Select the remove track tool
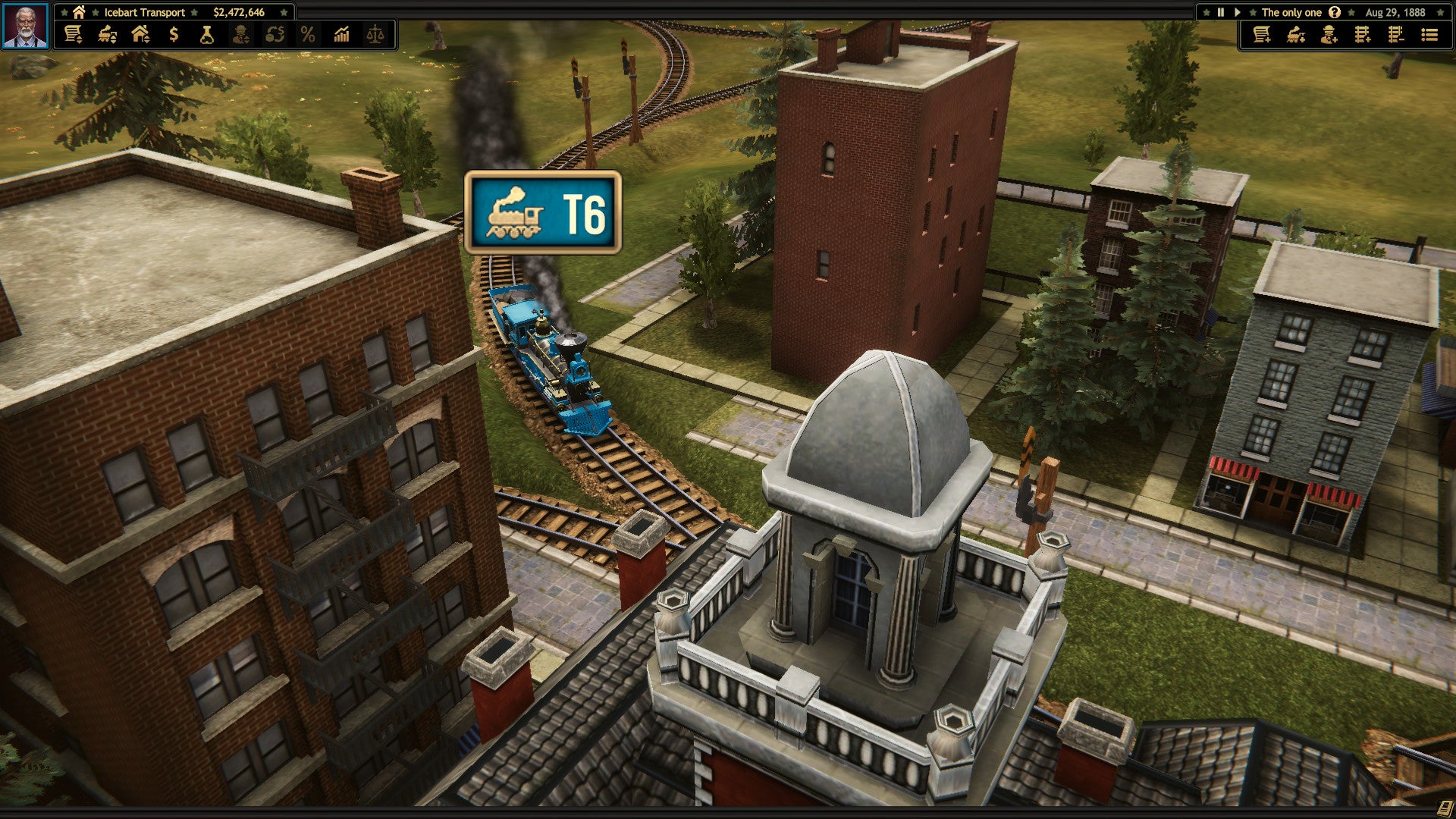 coord(1395,35)
